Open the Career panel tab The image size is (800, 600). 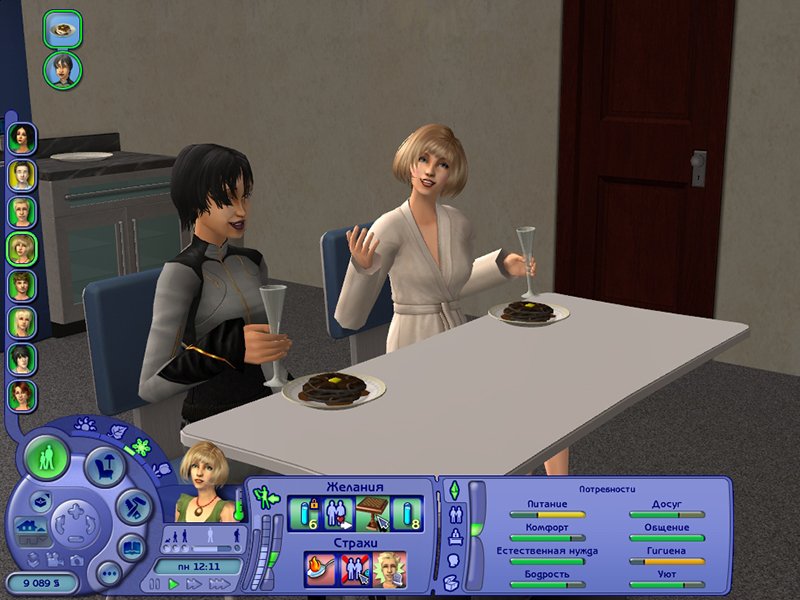pos(456,538)
